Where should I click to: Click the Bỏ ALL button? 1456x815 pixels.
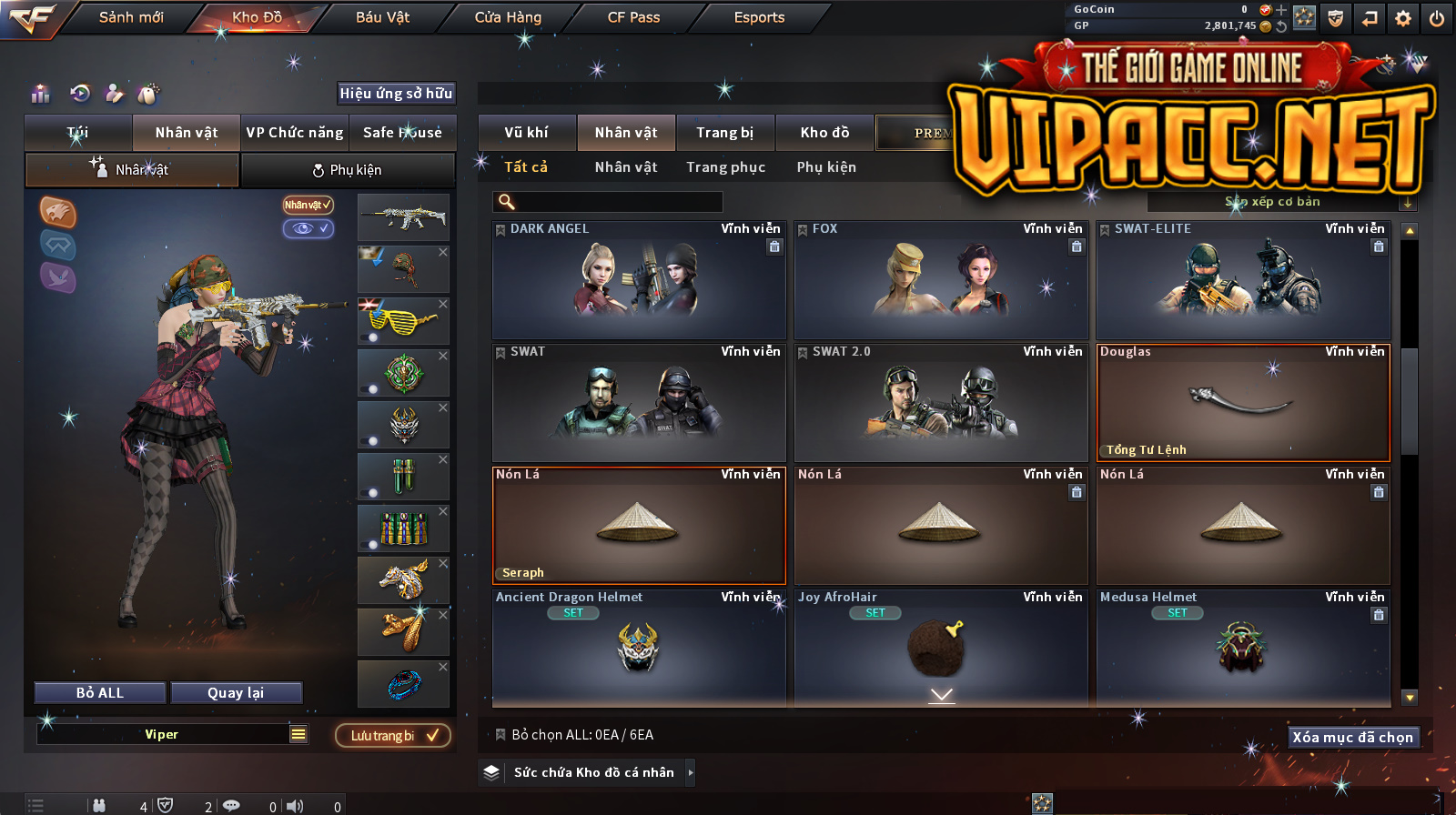(x=100, y=693)
